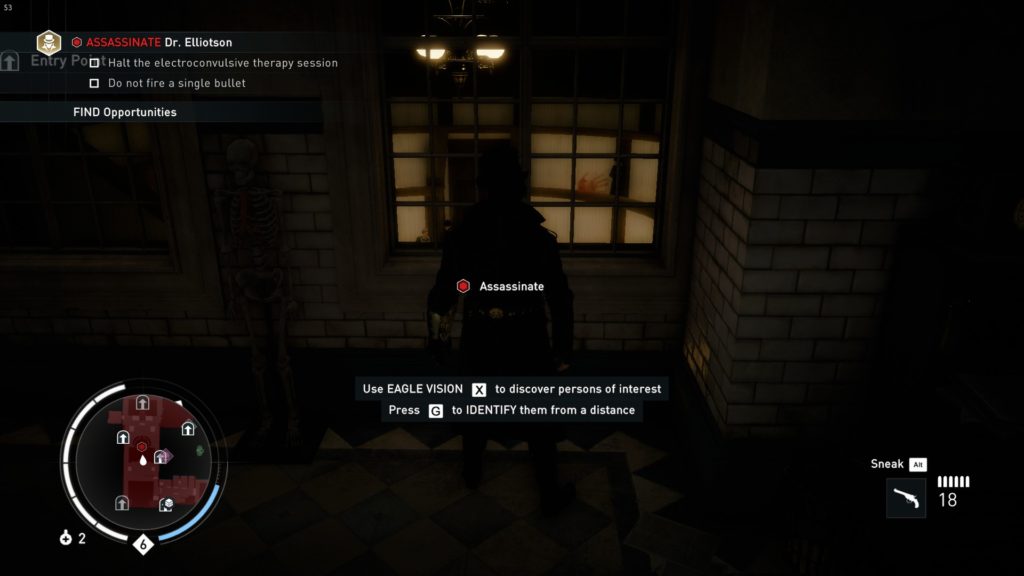The image size is (1024, 576).
Task: Select the revolver weapon icon
Action: [905, 497]
